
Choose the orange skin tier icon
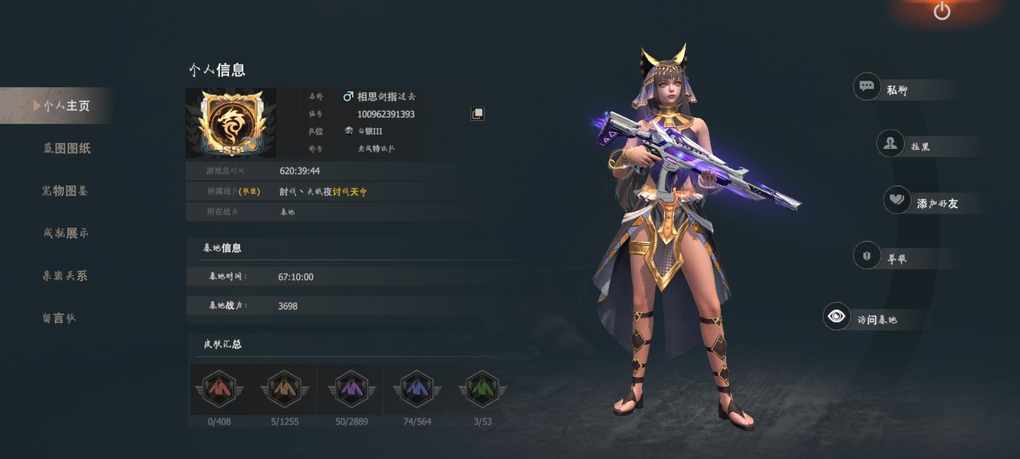click(x=284, y=387)
